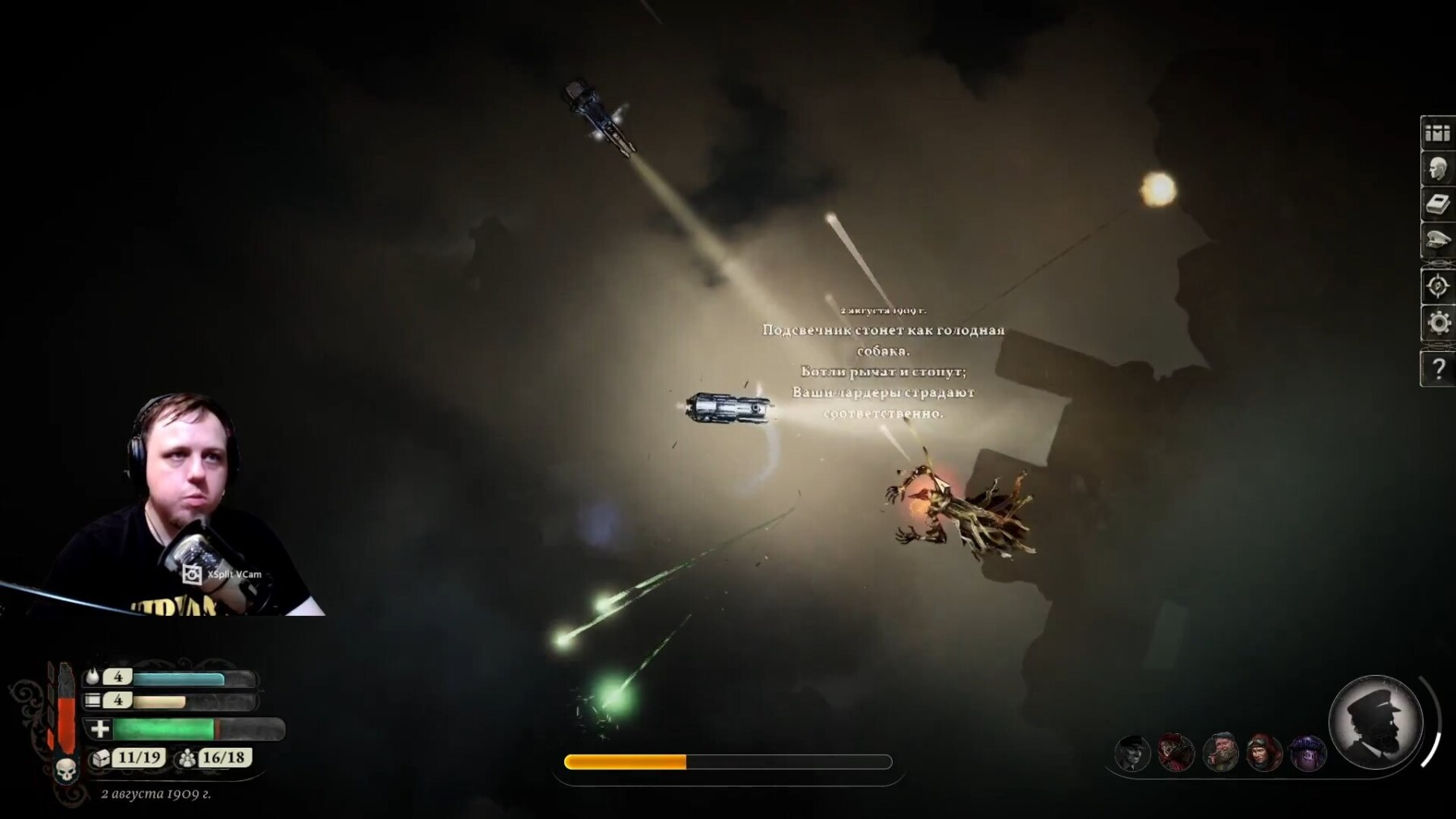Open the compass chart map
1456x819 pixels.
click(1437, 286)
